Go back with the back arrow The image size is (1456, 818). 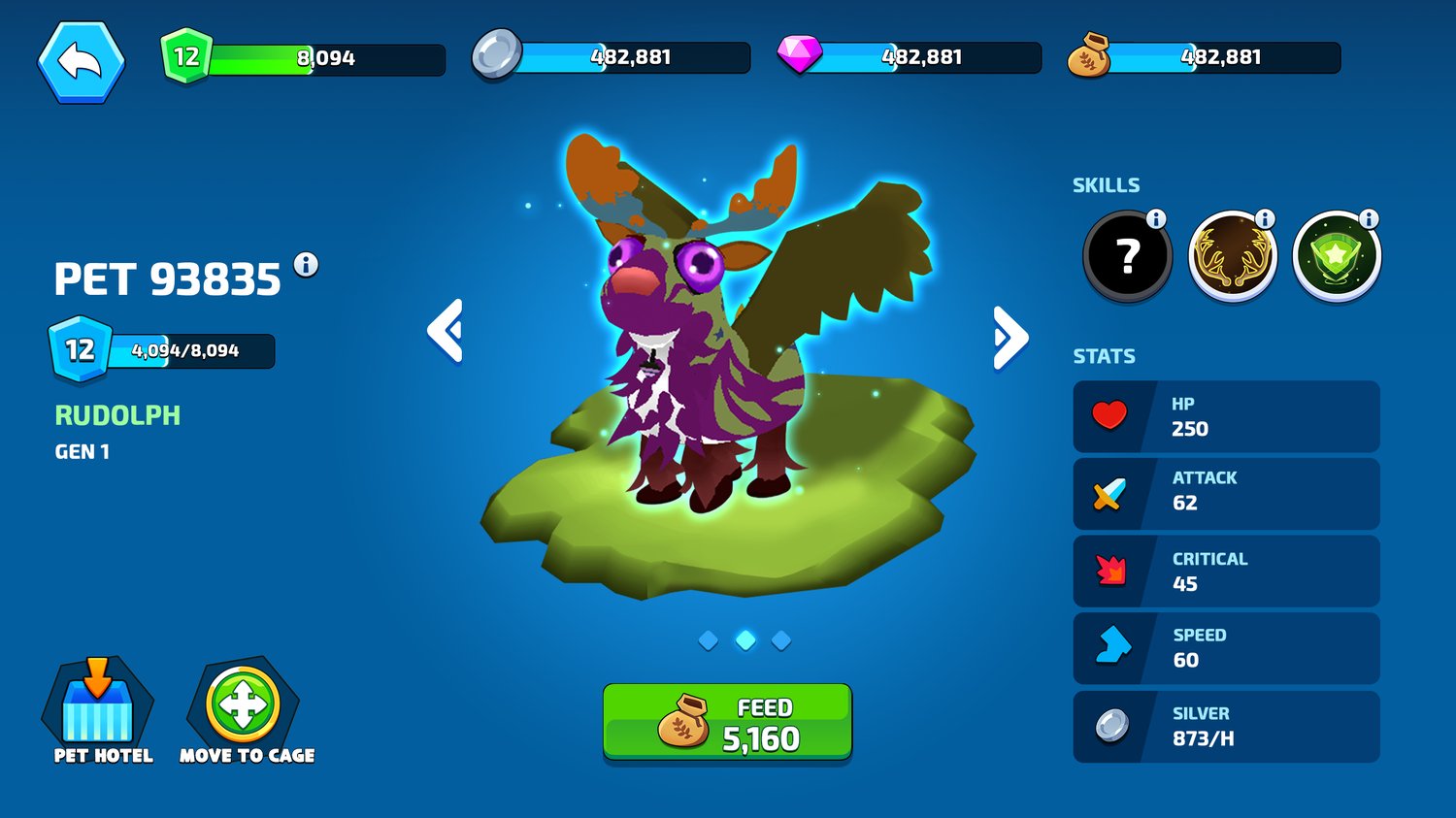82,60
